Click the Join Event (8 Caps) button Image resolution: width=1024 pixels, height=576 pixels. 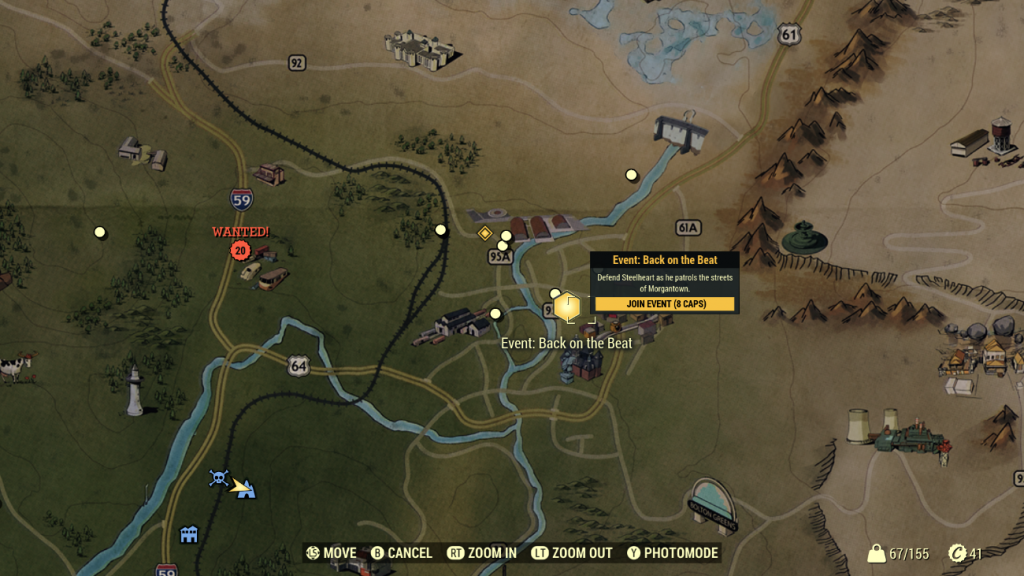pos(665,304)
